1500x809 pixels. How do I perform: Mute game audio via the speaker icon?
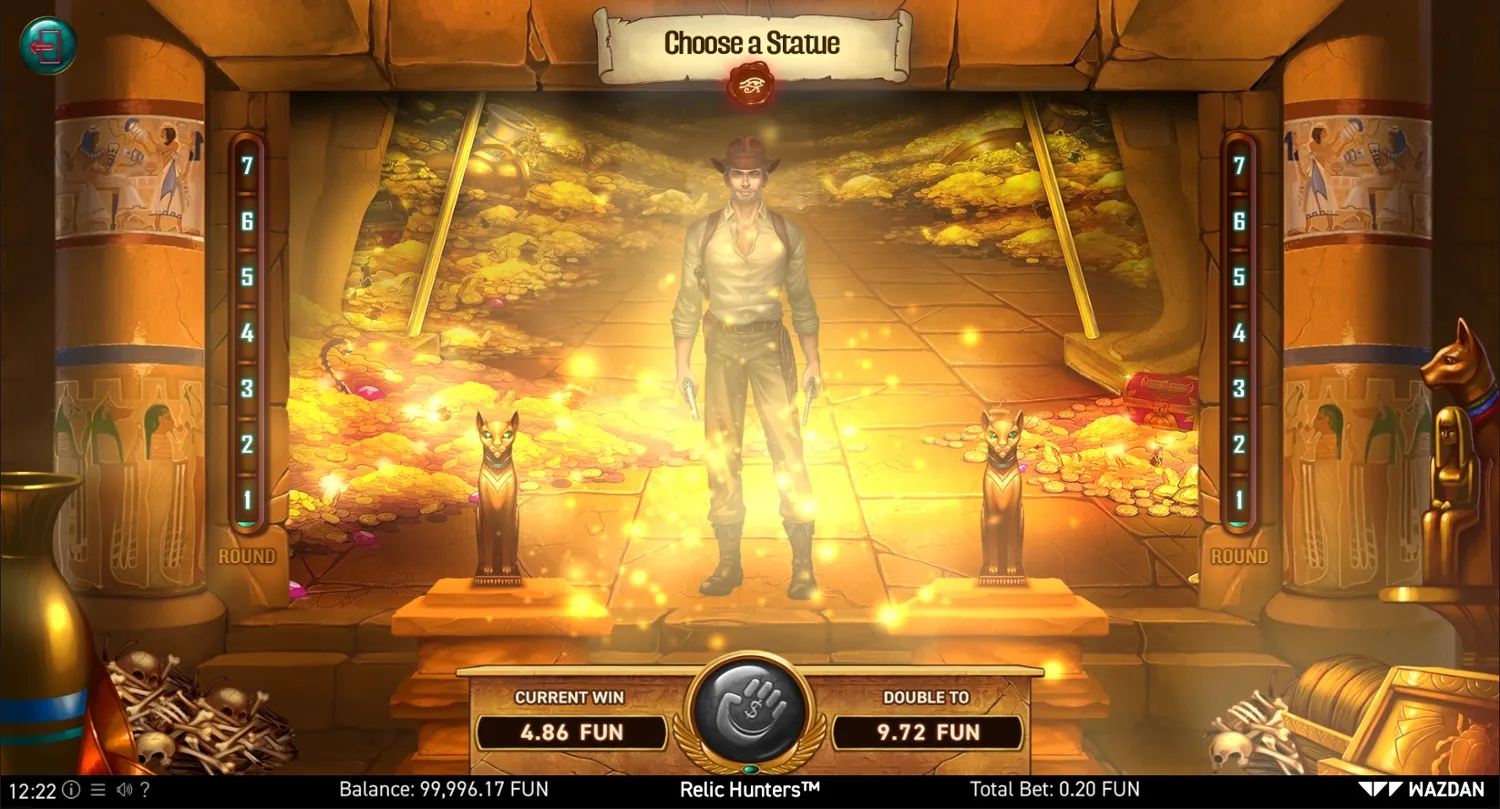(124, 789)
